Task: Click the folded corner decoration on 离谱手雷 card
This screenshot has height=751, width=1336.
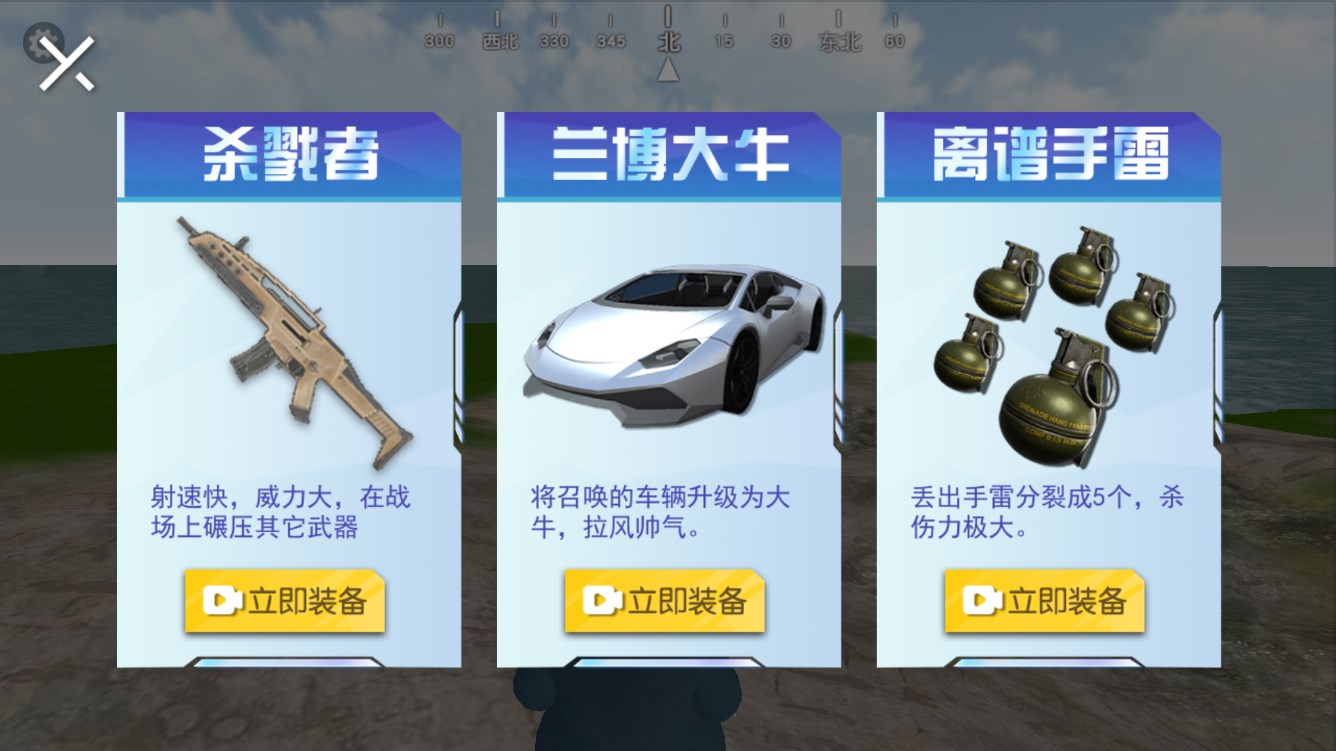Action: point(1207,122)
